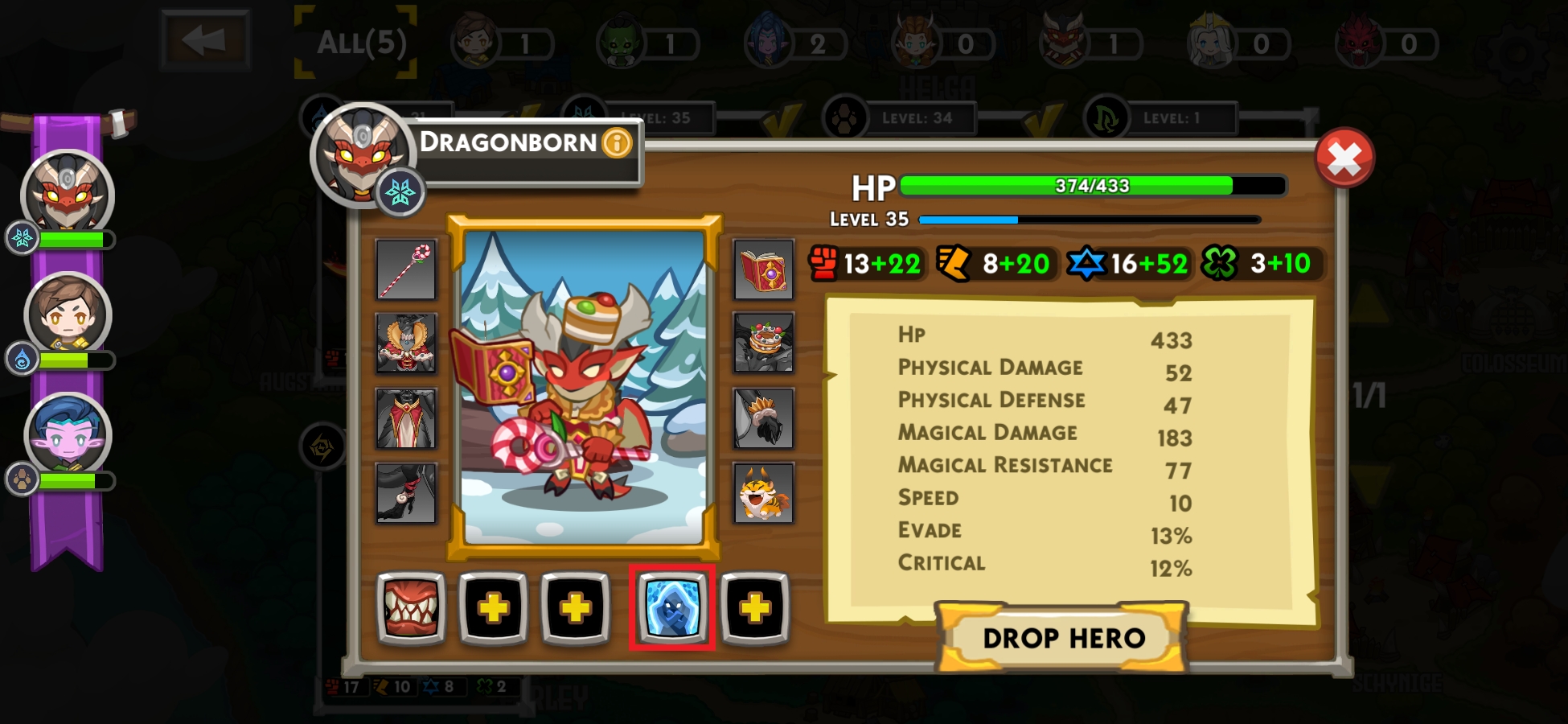The image size is (1568, 724).
Task: Select the candy cane staff slot
Action: coord(406,270)
